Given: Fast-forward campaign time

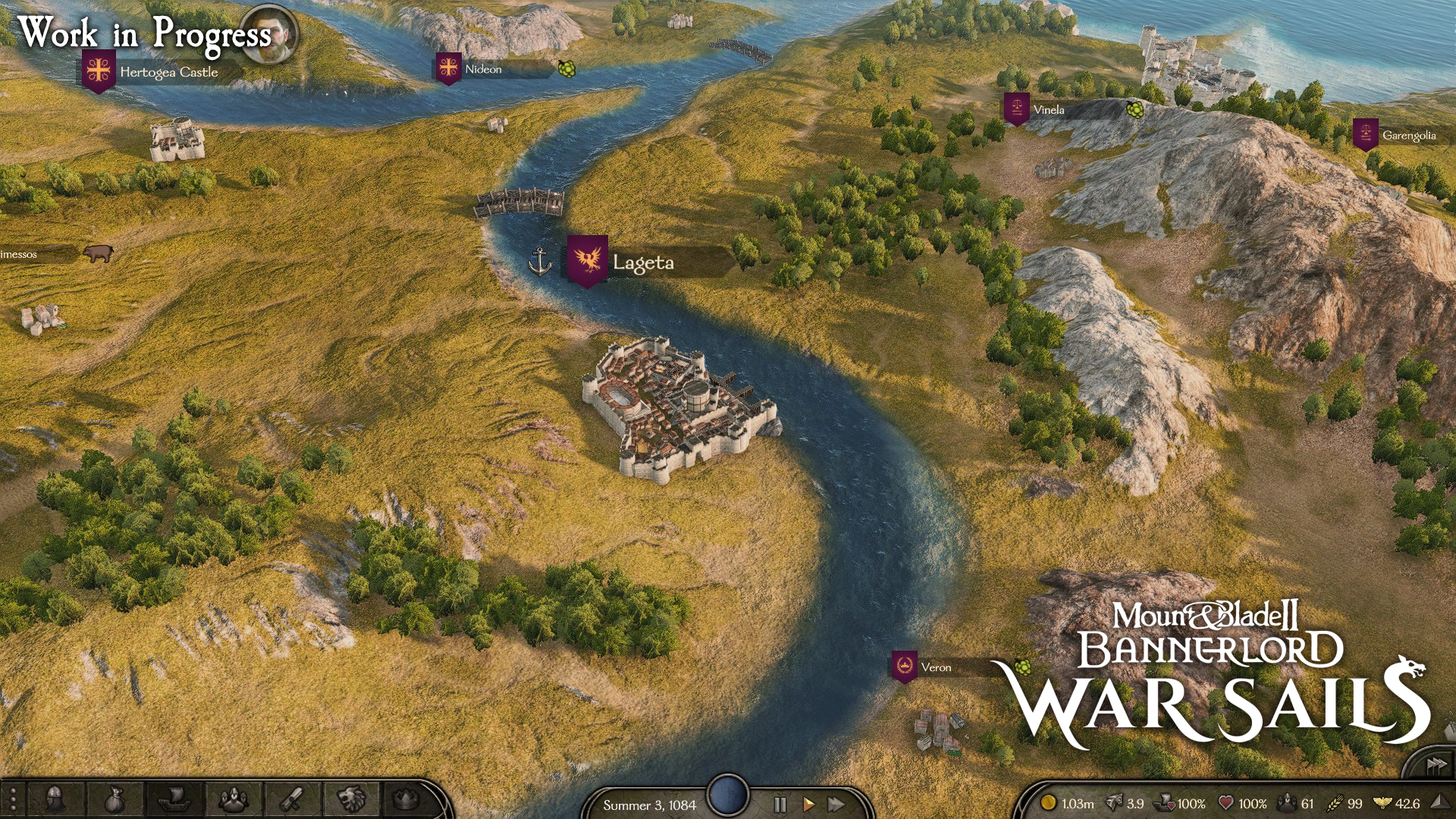Looking at the screenshot, I should 836,805.
